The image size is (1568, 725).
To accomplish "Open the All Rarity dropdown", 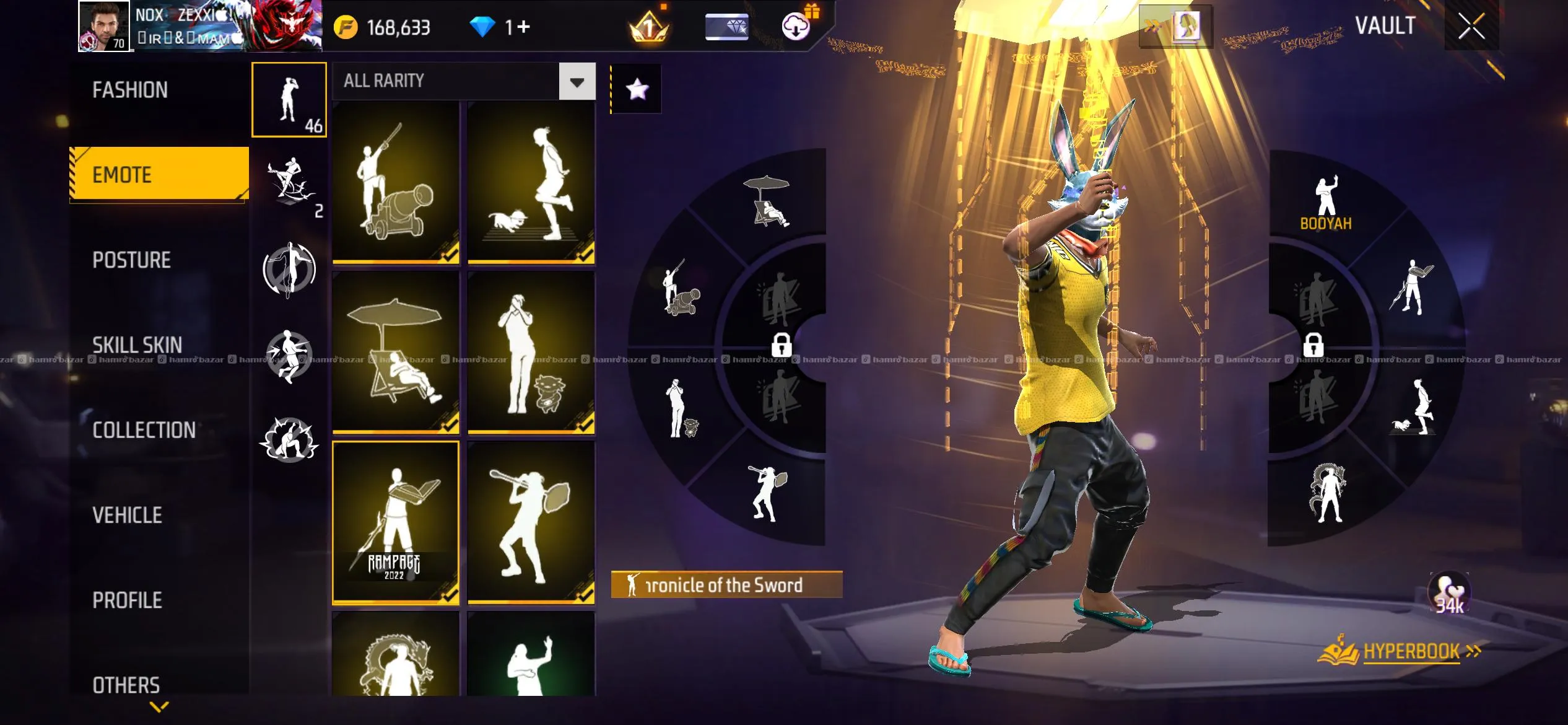I will [577, 81].
